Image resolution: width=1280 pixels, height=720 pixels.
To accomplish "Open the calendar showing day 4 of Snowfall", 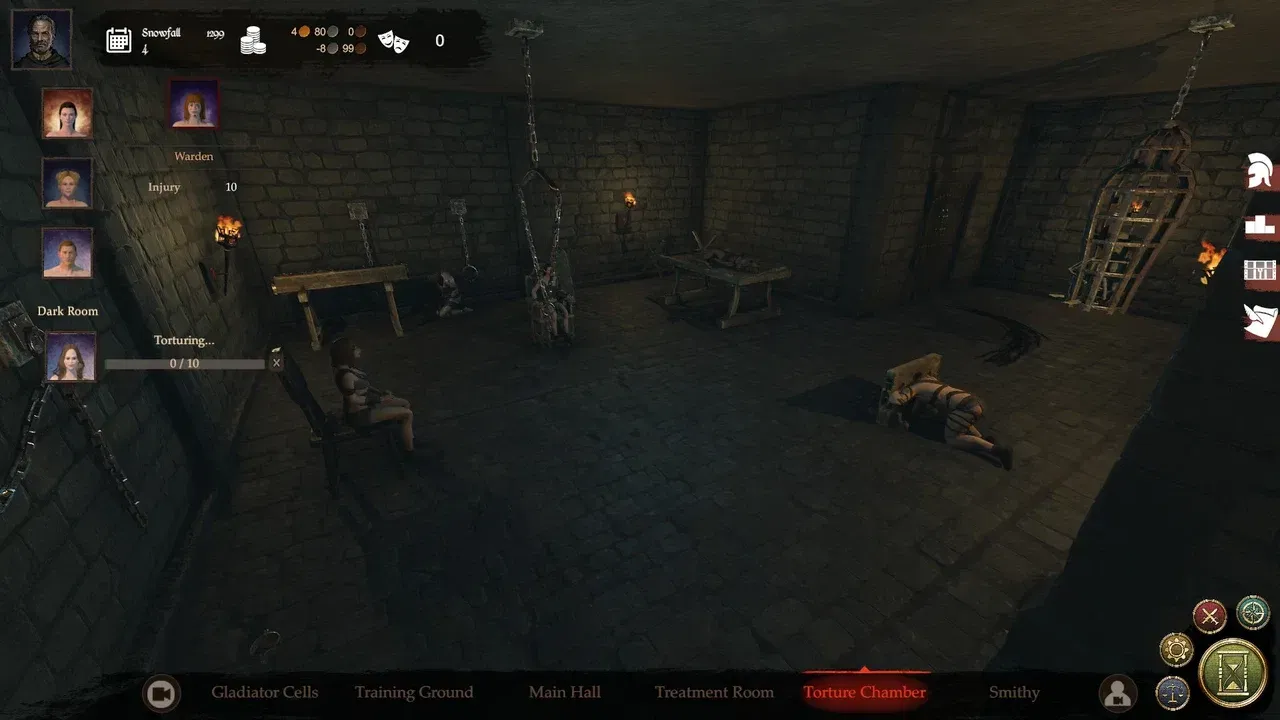I will click(x=120, y=40).
